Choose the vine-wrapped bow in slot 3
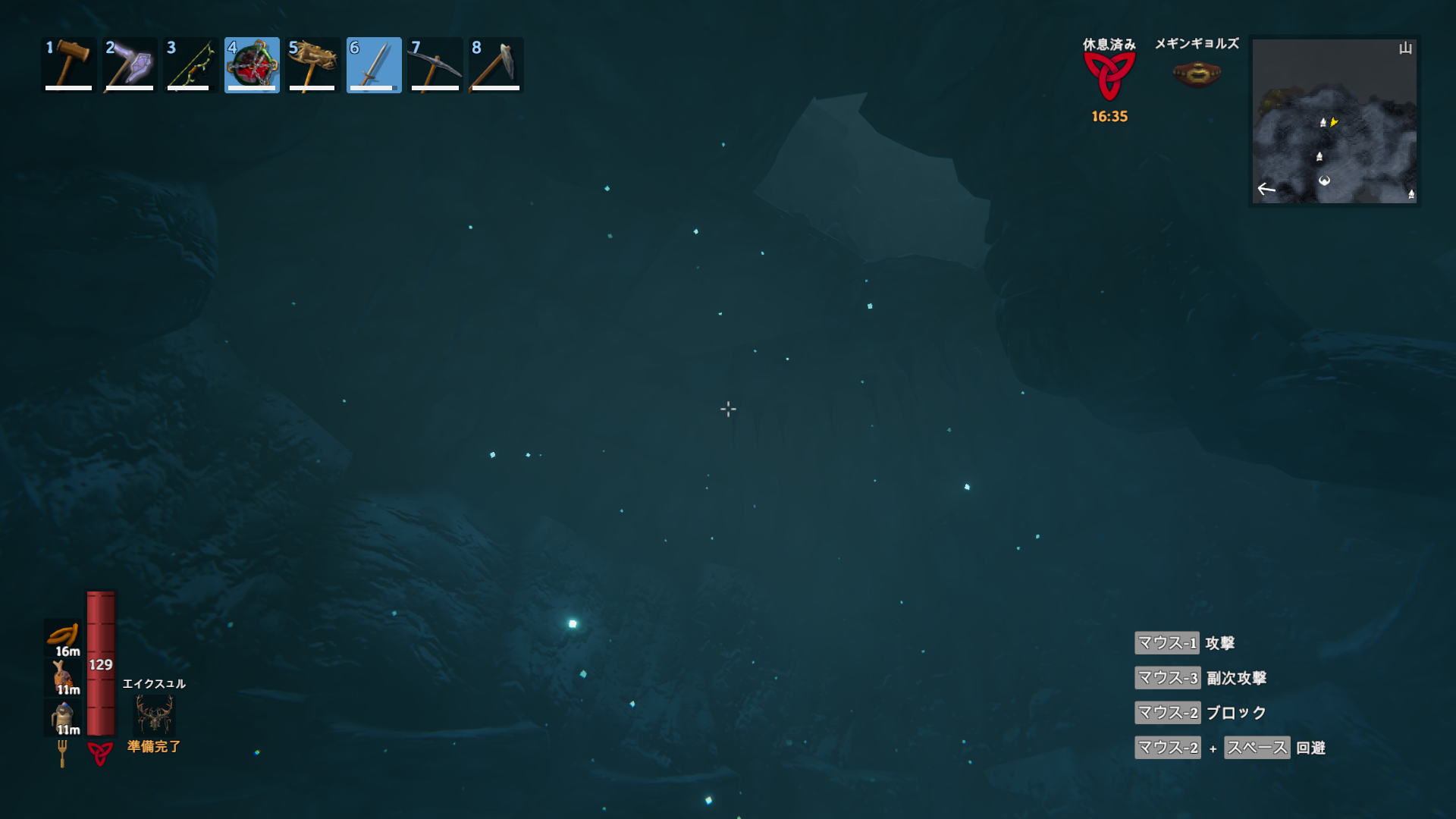The width and height of the screenshot is (1456, 819). pos(190,65)
